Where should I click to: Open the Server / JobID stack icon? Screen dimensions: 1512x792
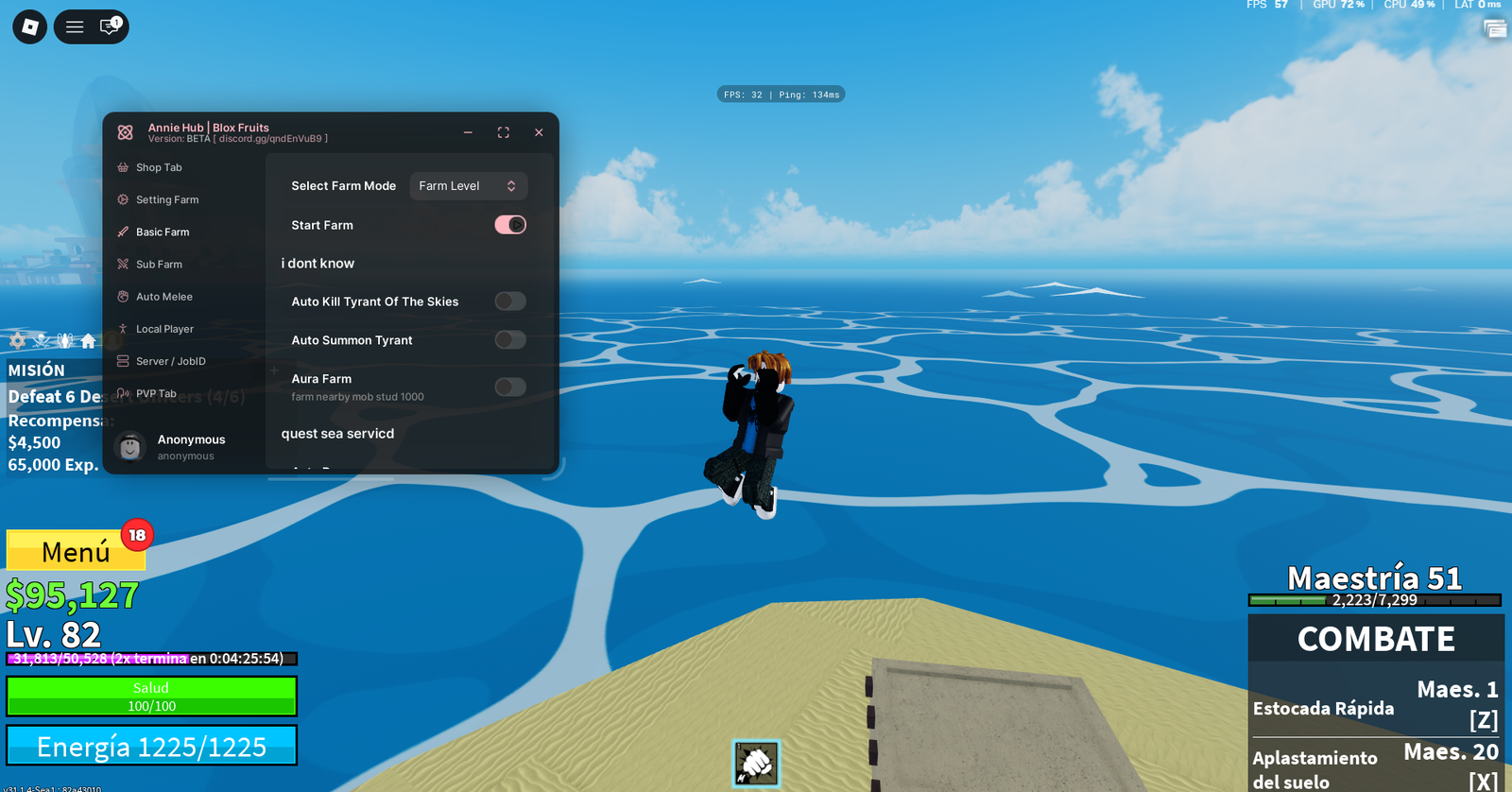(x=123, y=360)
